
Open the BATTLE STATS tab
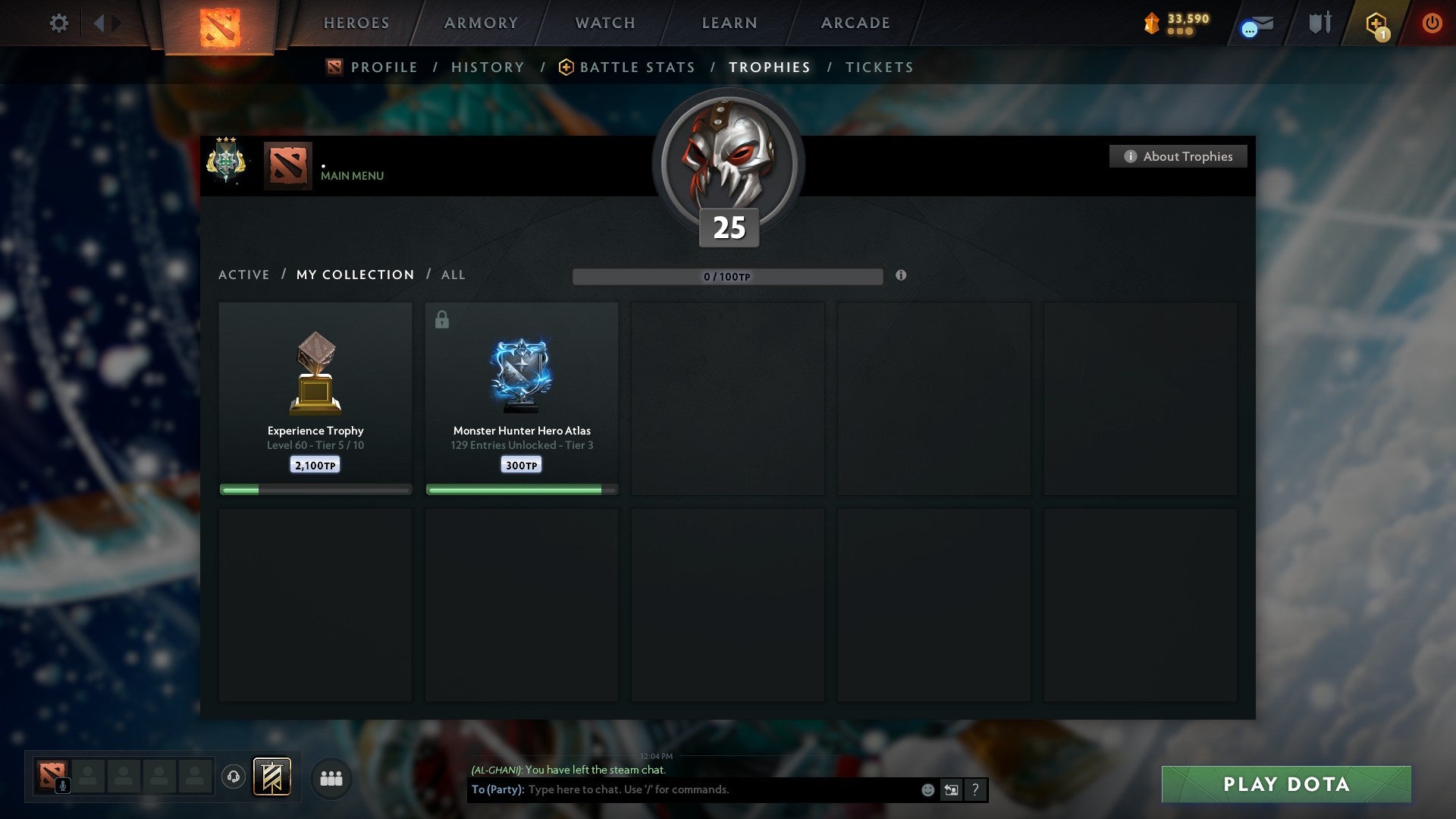point(635,67)
